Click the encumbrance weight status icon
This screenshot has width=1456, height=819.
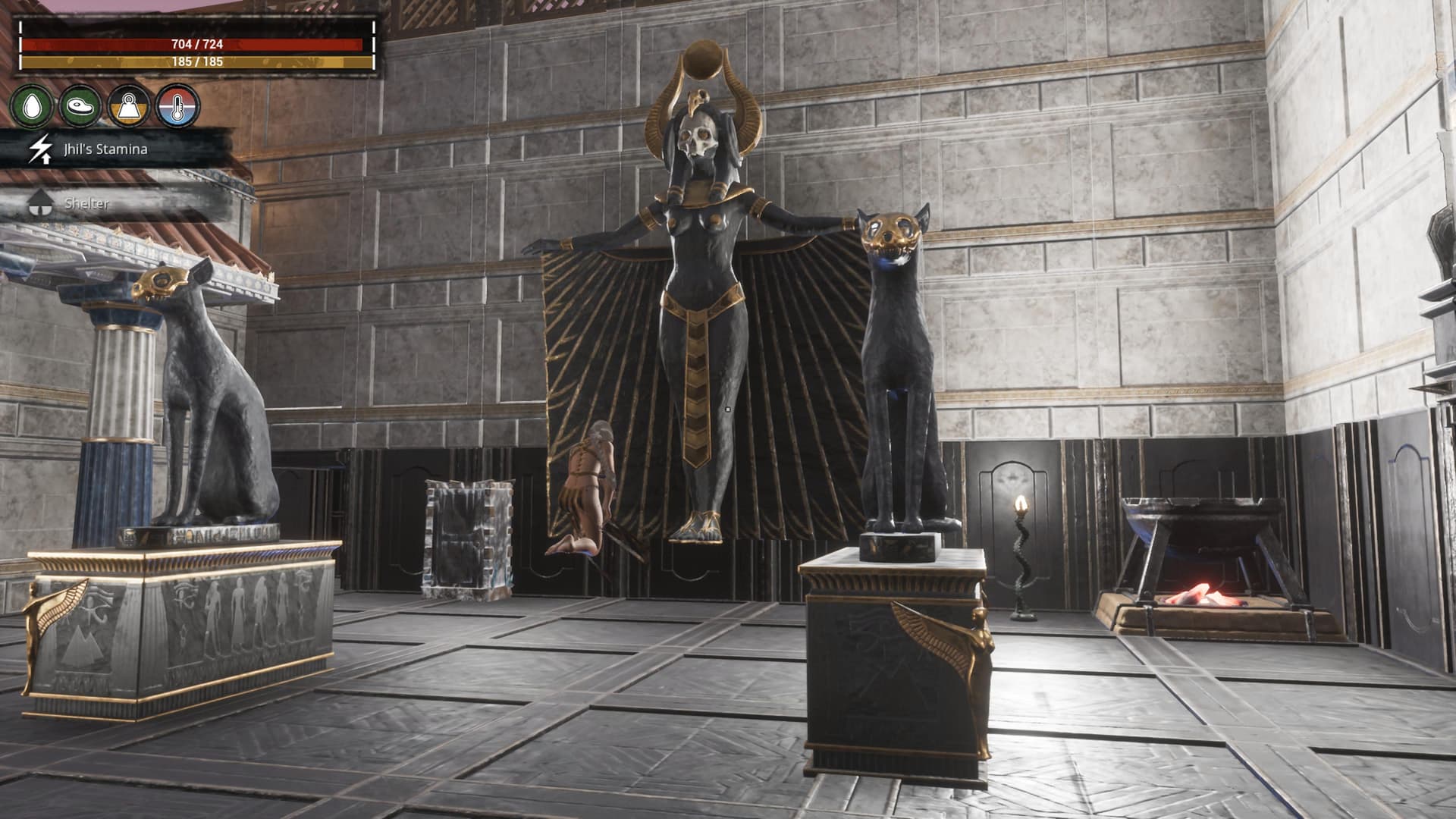(x=130, y=105)
